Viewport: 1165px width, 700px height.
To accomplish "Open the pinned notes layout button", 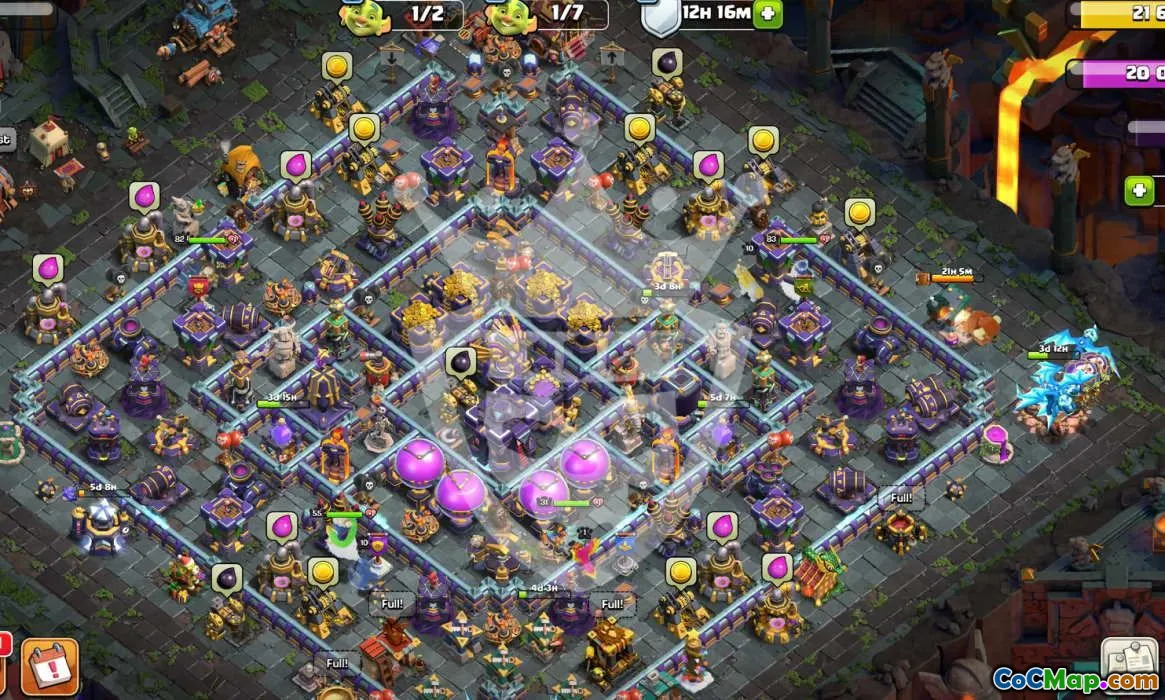I will [1129, 659].
